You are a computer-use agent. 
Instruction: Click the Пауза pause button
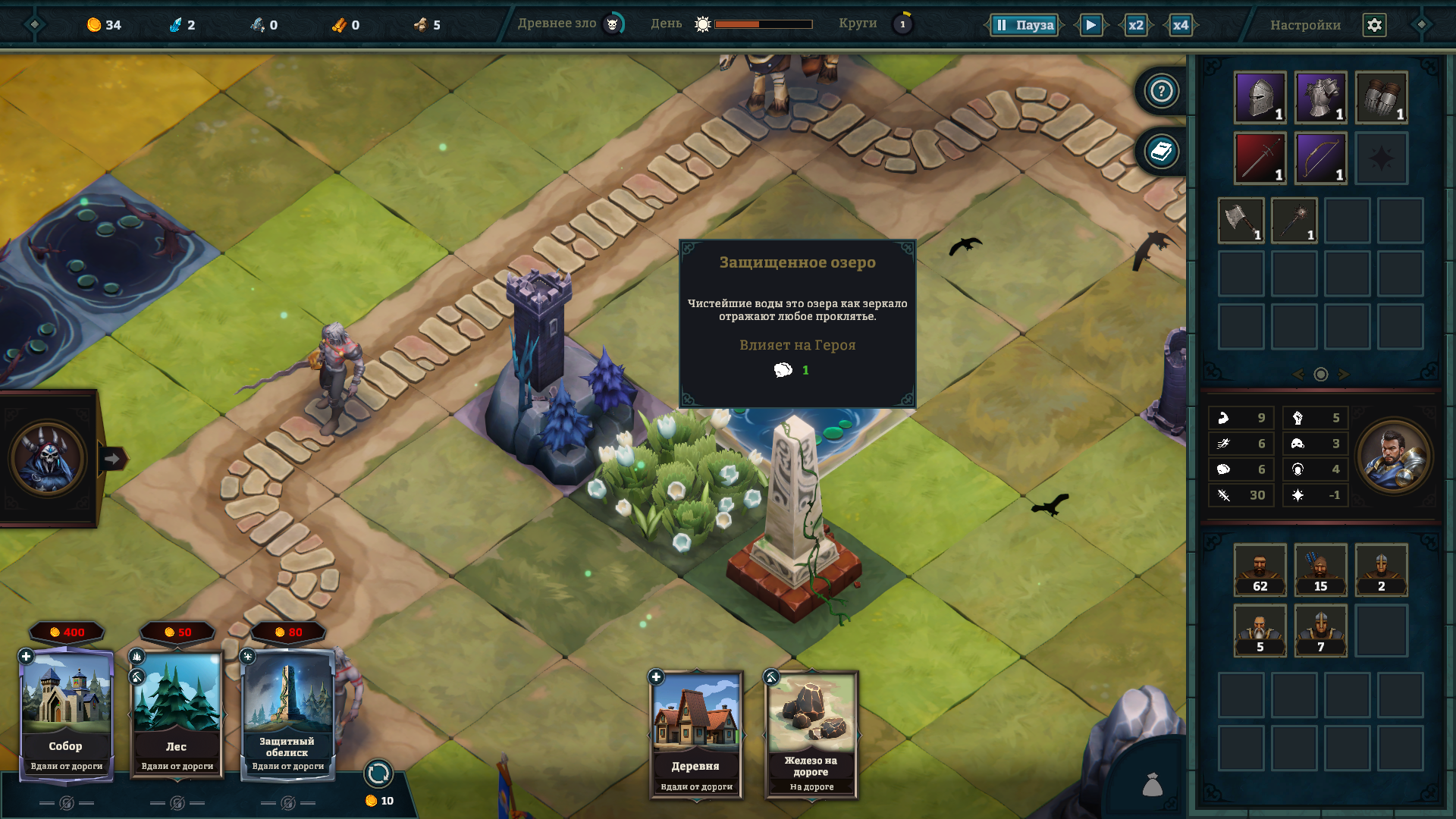click(x=1024, y=25)
